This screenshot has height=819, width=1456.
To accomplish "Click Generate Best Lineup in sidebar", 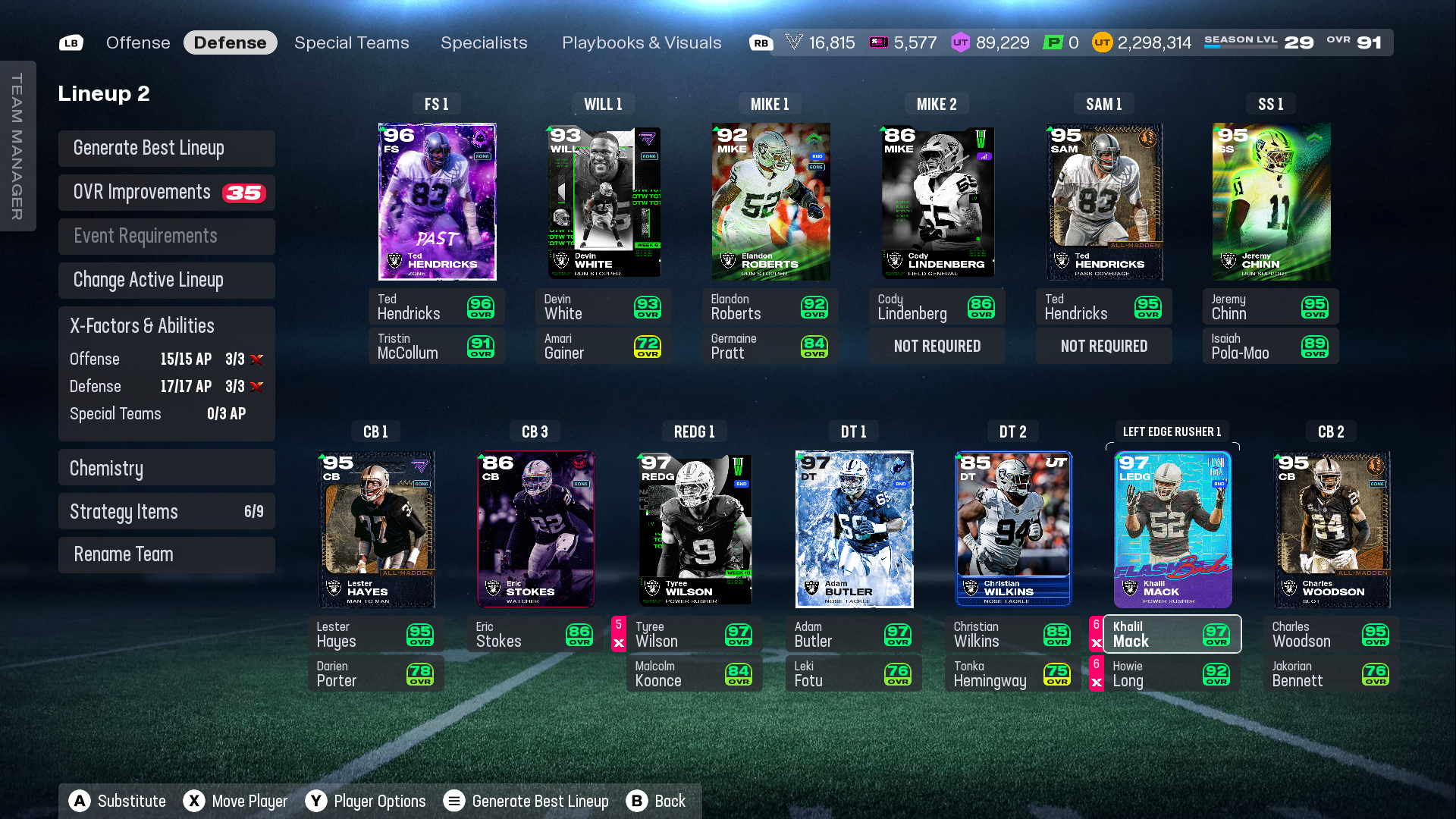I will point(167,149).
